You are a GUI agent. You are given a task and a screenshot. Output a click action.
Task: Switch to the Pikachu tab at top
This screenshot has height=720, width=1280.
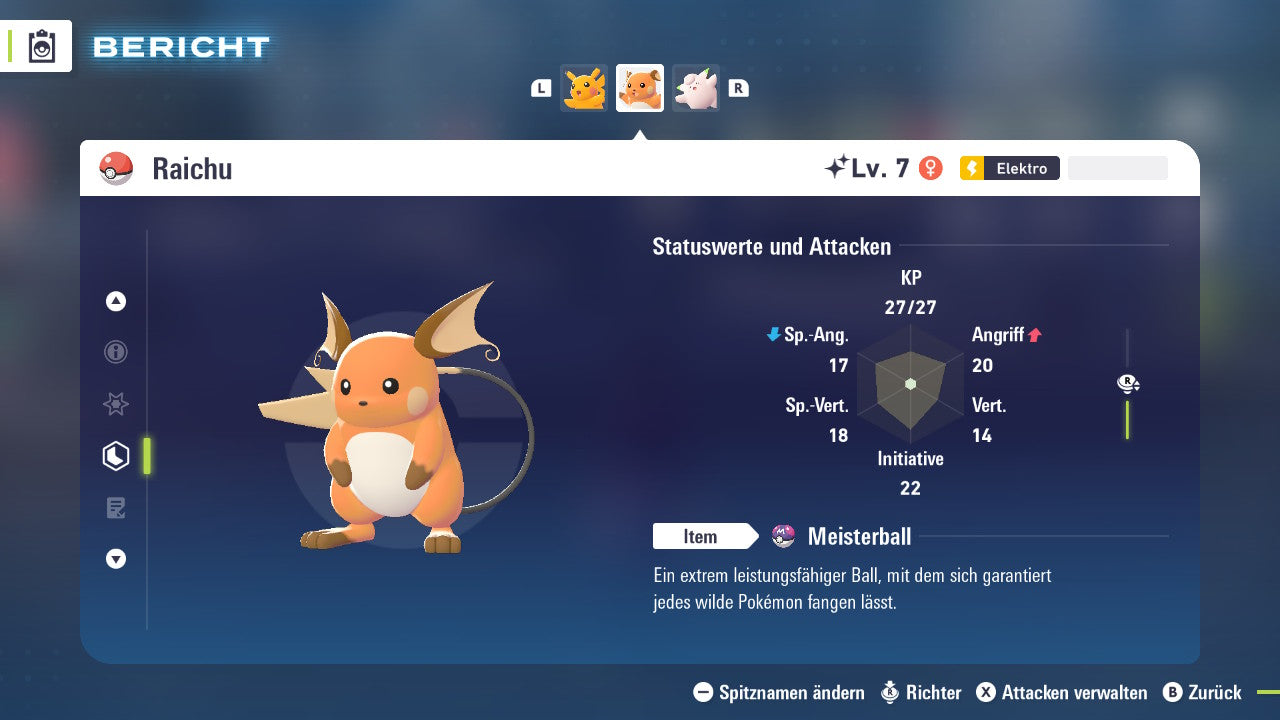(585, 88)
